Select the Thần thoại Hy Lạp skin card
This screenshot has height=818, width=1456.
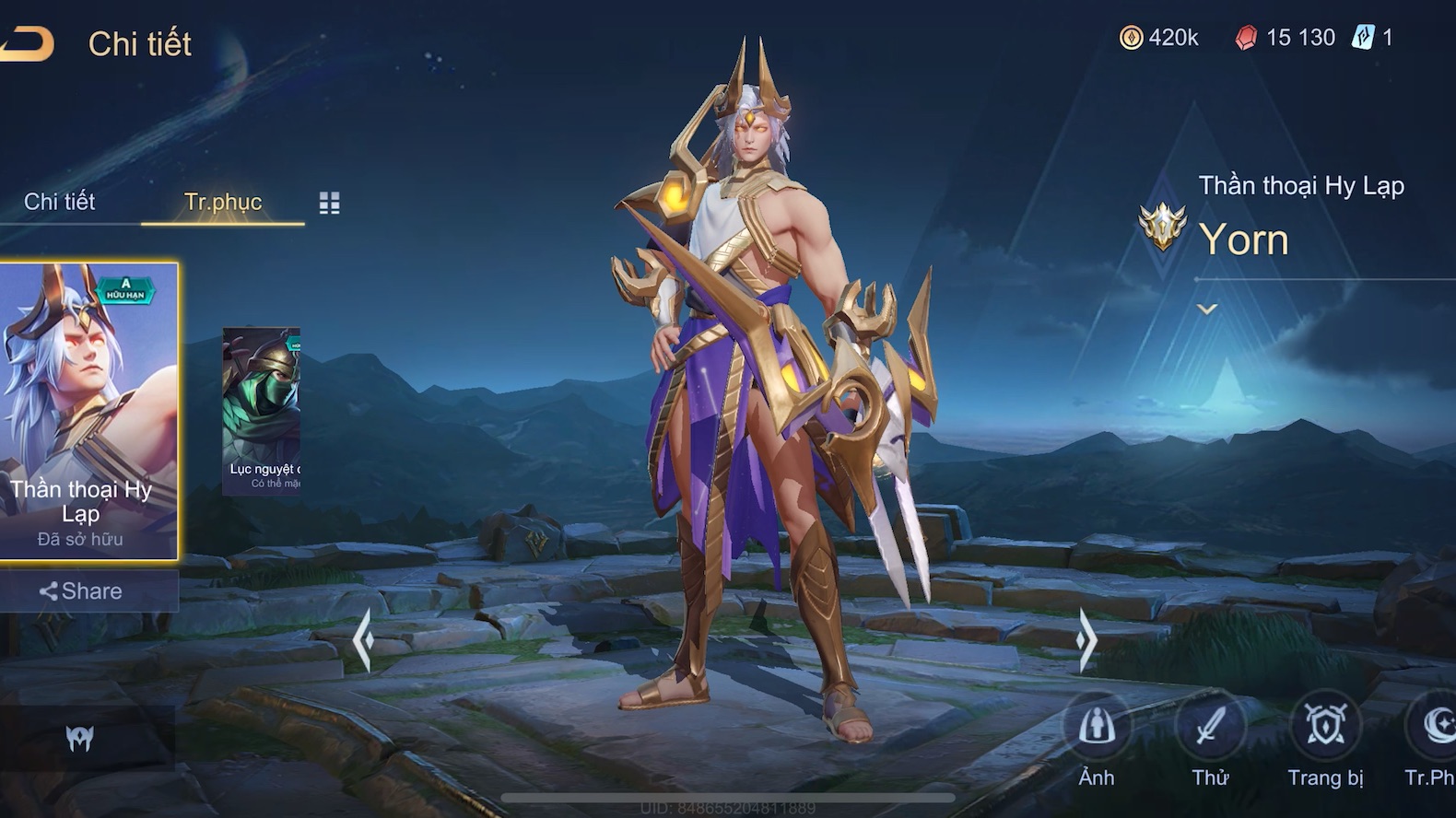coord(88,411)
